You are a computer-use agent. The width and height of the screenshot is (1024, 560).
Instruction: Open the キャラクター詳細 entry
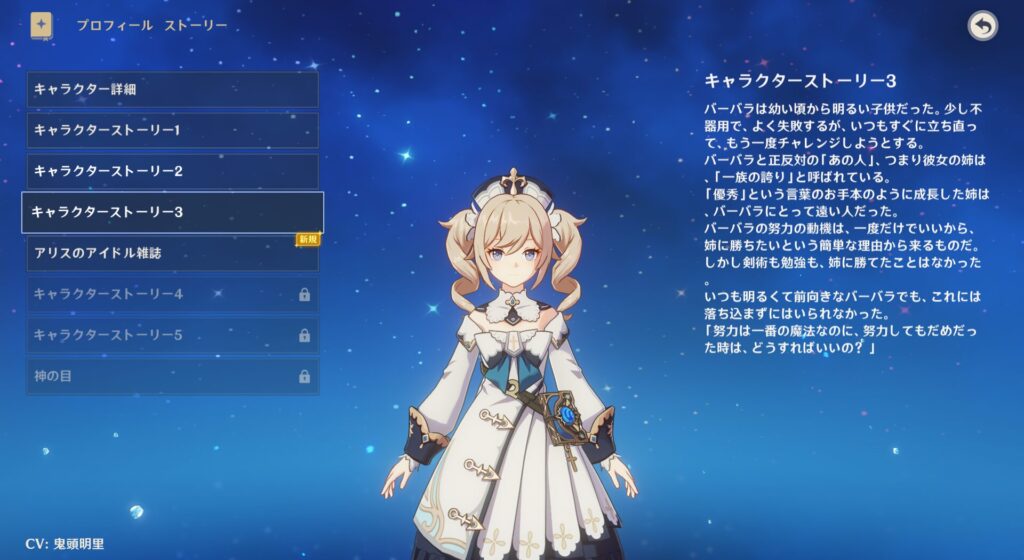[x=172, y=89]
